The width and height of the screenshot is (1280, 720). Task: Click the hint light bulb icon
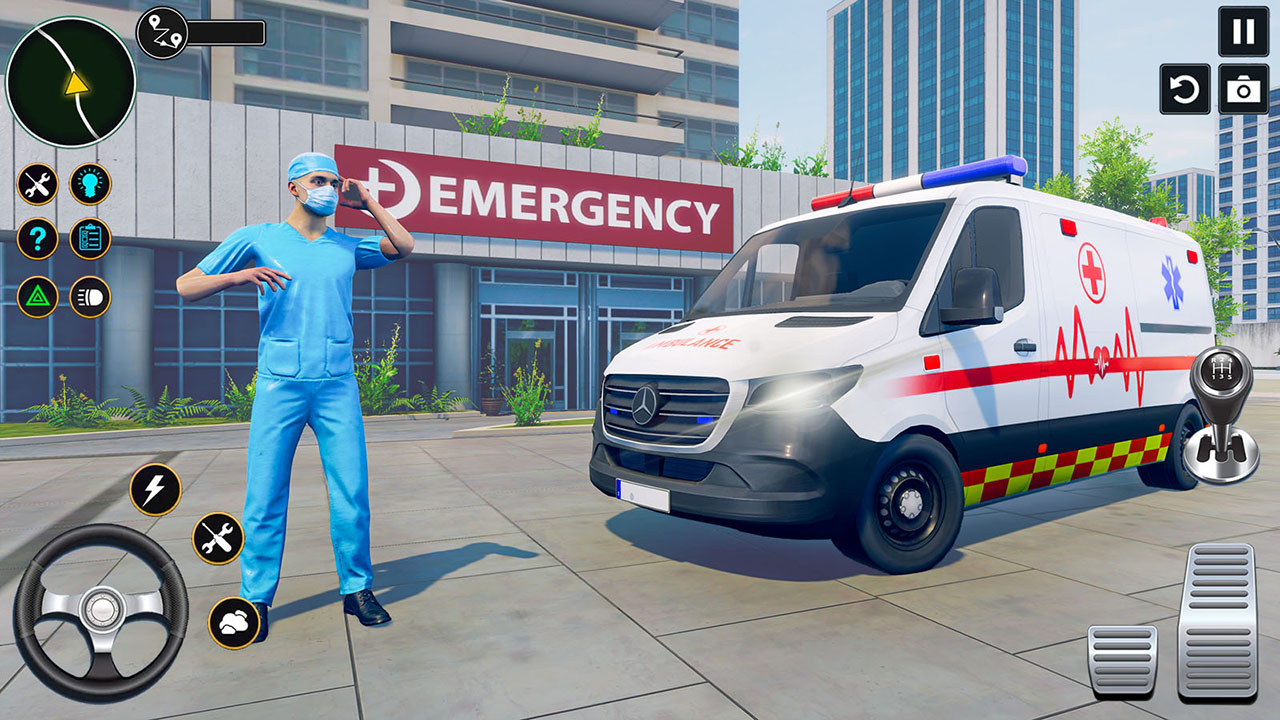click(90, 182)
